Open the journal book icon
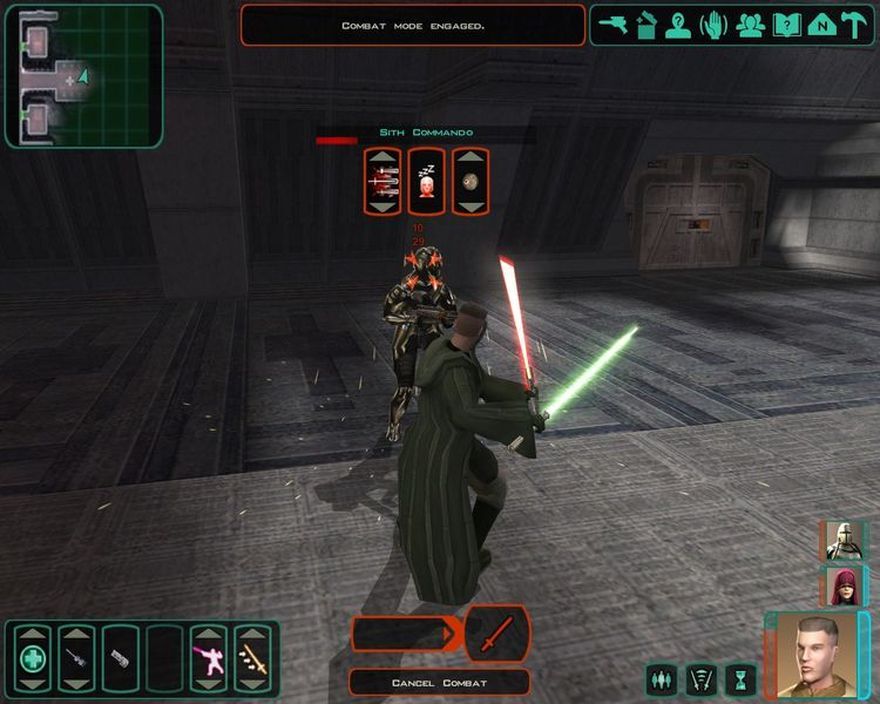Image resolution: width=880 pixels, height=704 pixels. tap(787, 25)
